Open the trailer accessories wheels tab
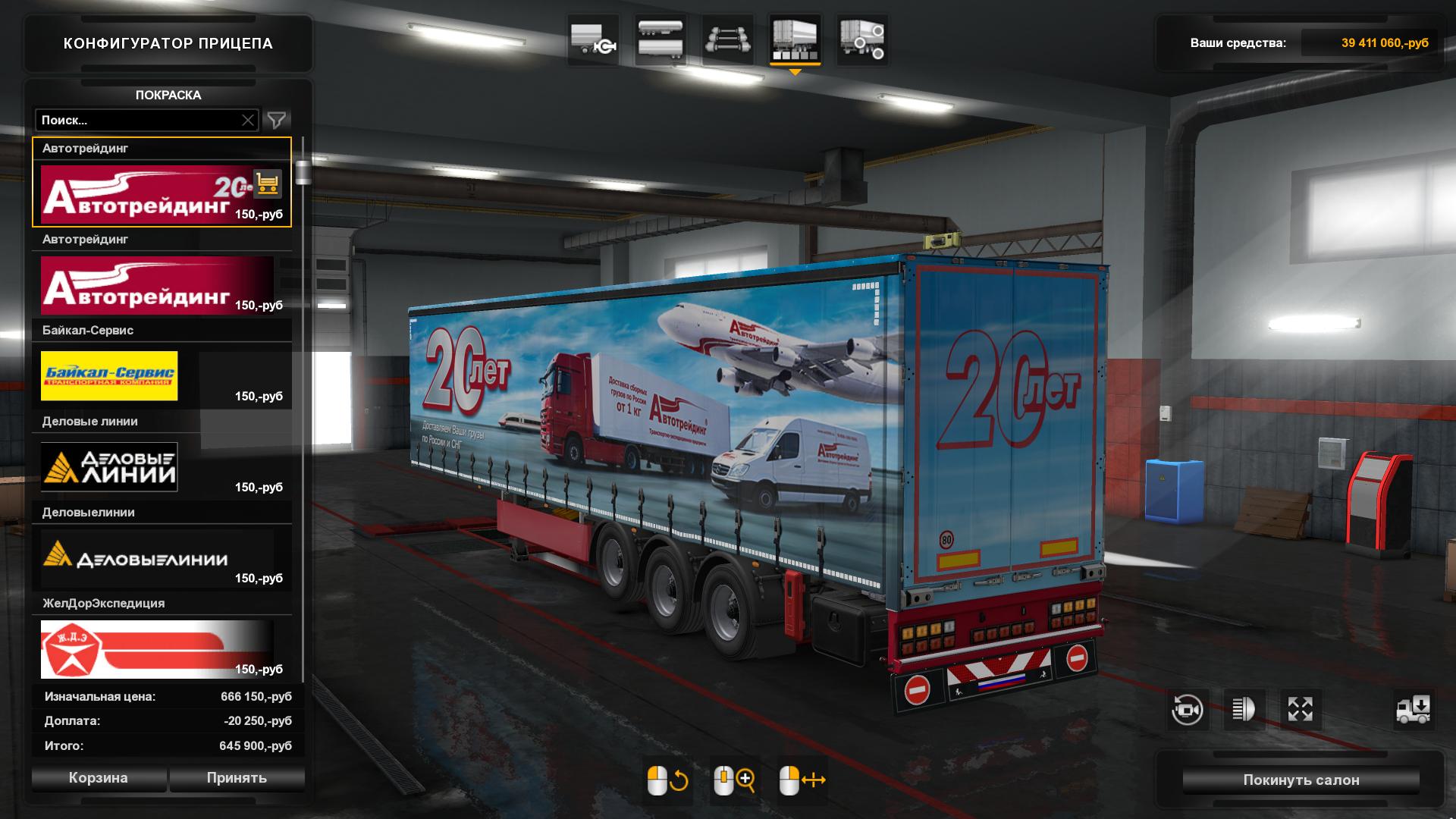This screenshot has height=819, width=1456. coord(862,39)
